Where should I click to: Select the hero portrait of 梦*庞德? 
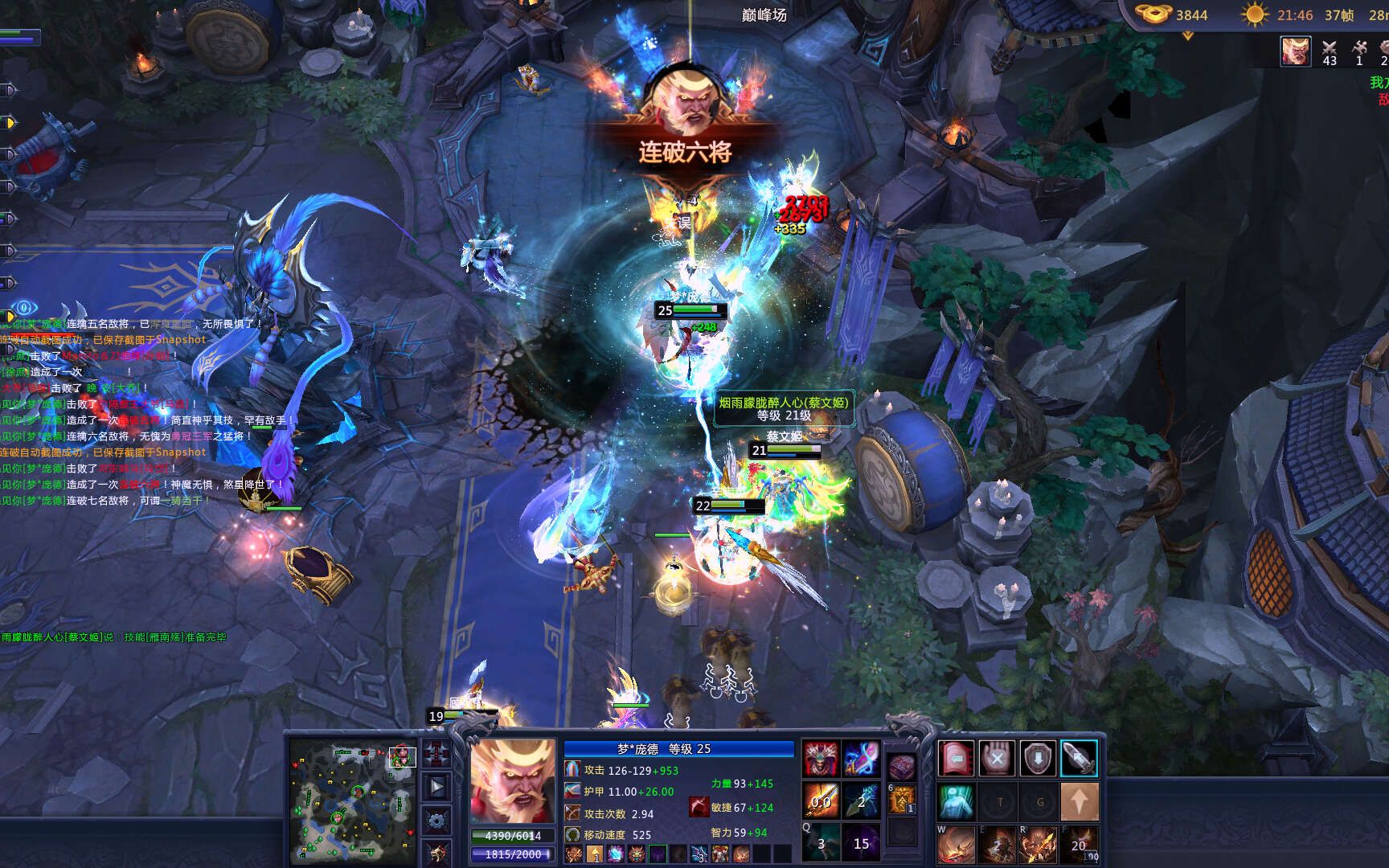(x=513, y=781)
